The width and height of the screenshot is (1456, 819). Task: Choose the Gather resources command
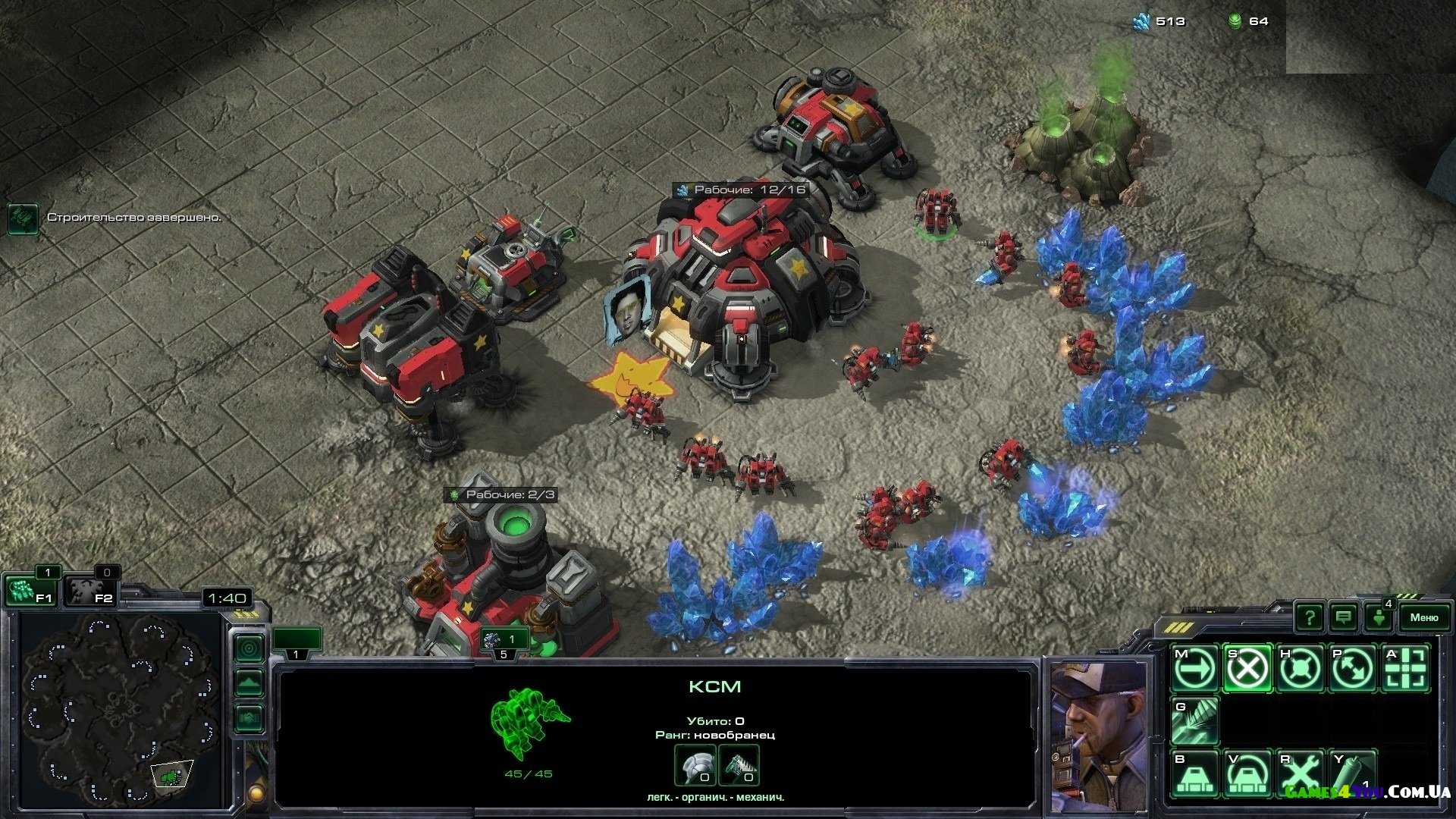(x=1194, y=720)
